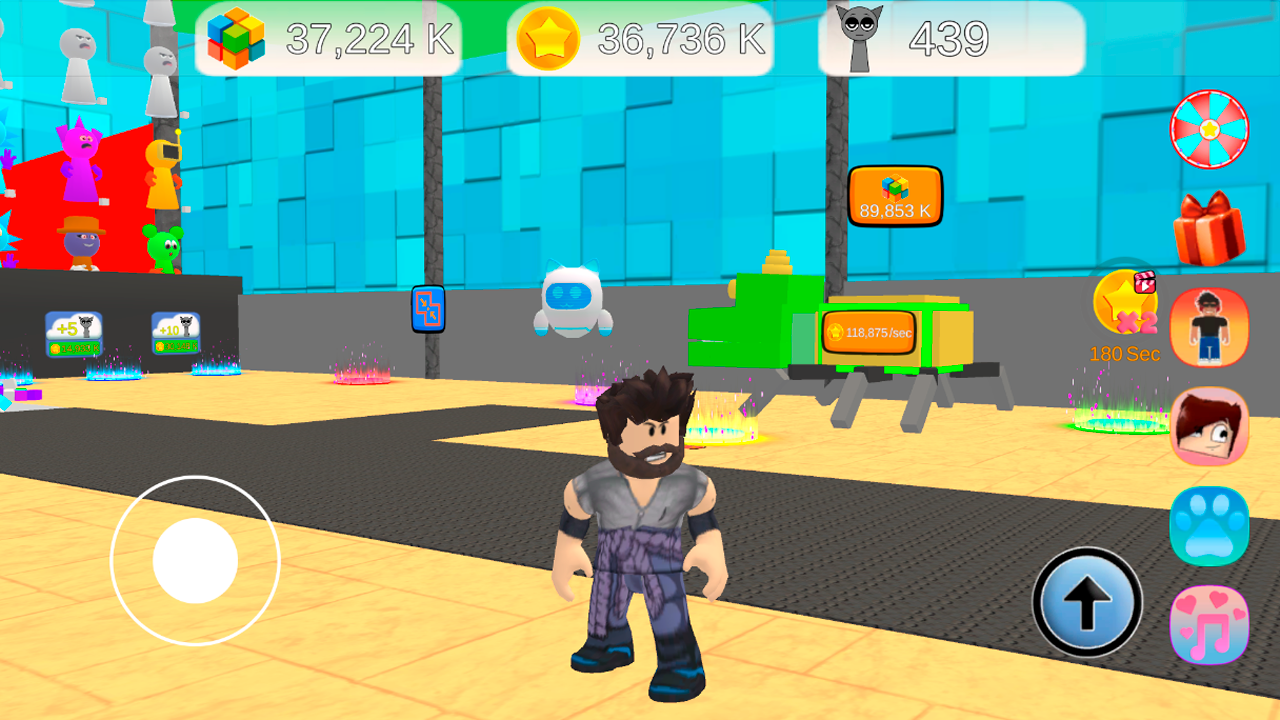The width and height of the screenshot is (1280, 720).
Task: Open the spinning prize wheel
Action: click(1209, 129)
